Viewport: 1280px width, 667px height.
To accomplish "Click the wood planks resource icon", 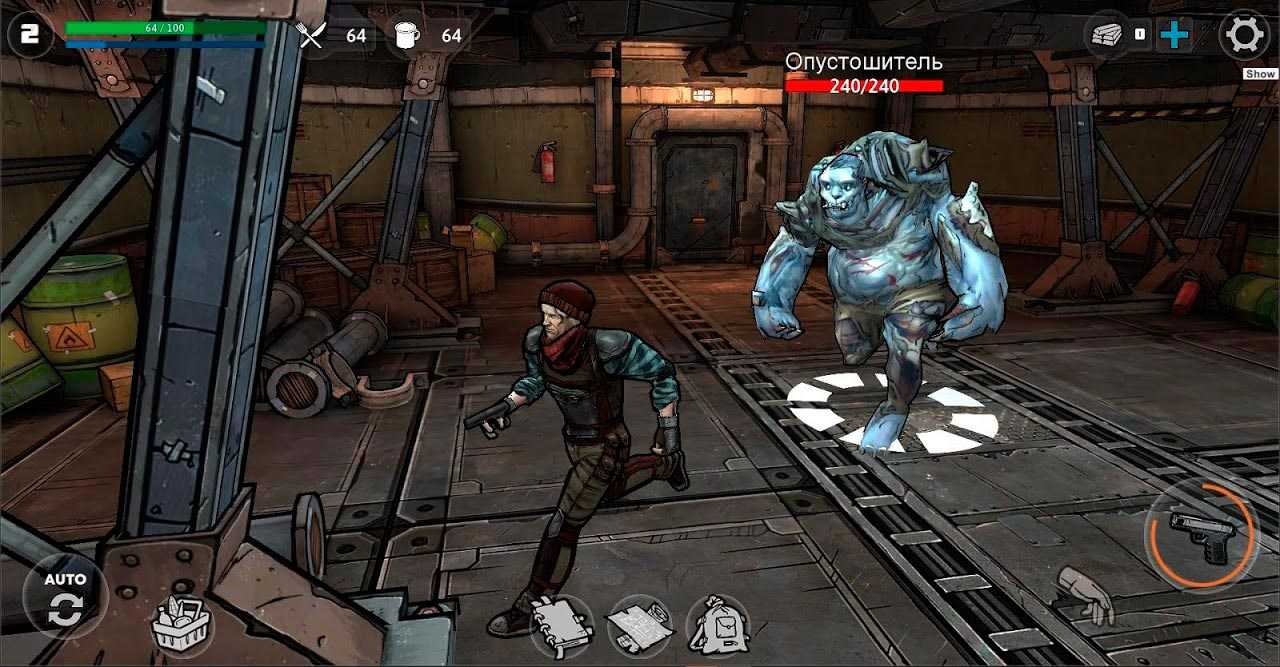I will click(x=1105, y=34).
